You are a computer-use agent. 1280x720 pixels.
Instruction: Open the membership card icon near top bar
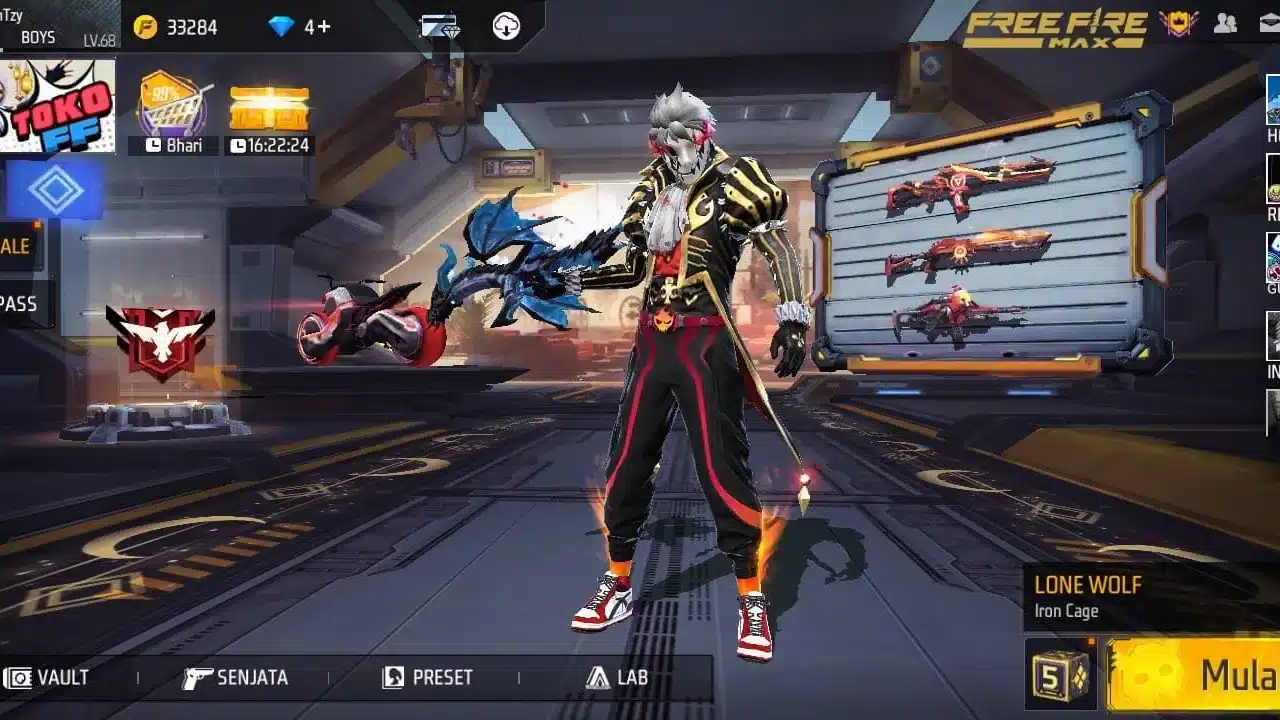[443, 27]
